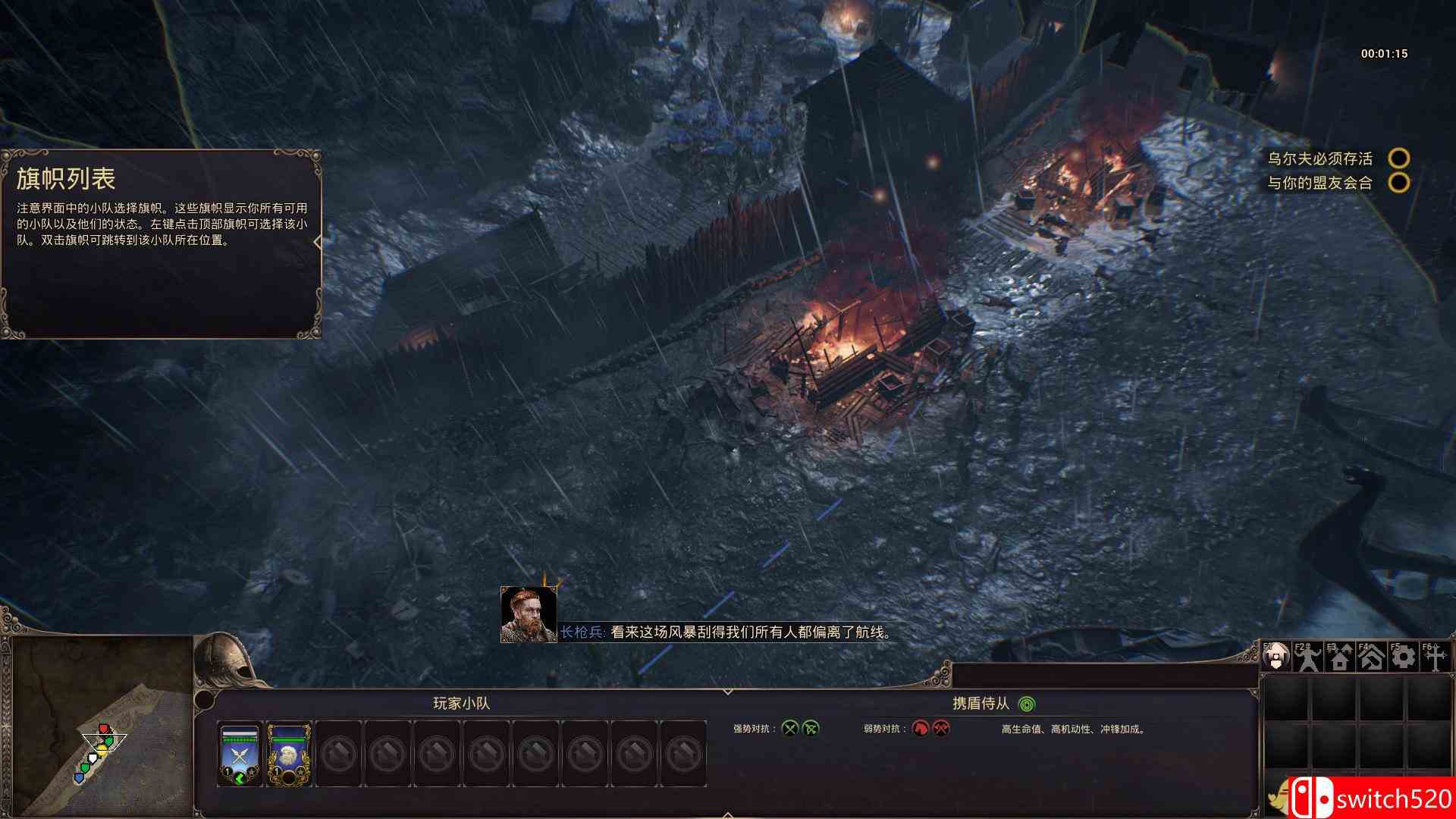This screenshot has width=1456, height=819.
Task: Click the green health bar on the crossed-swords squad card
Action: (239, 738)
